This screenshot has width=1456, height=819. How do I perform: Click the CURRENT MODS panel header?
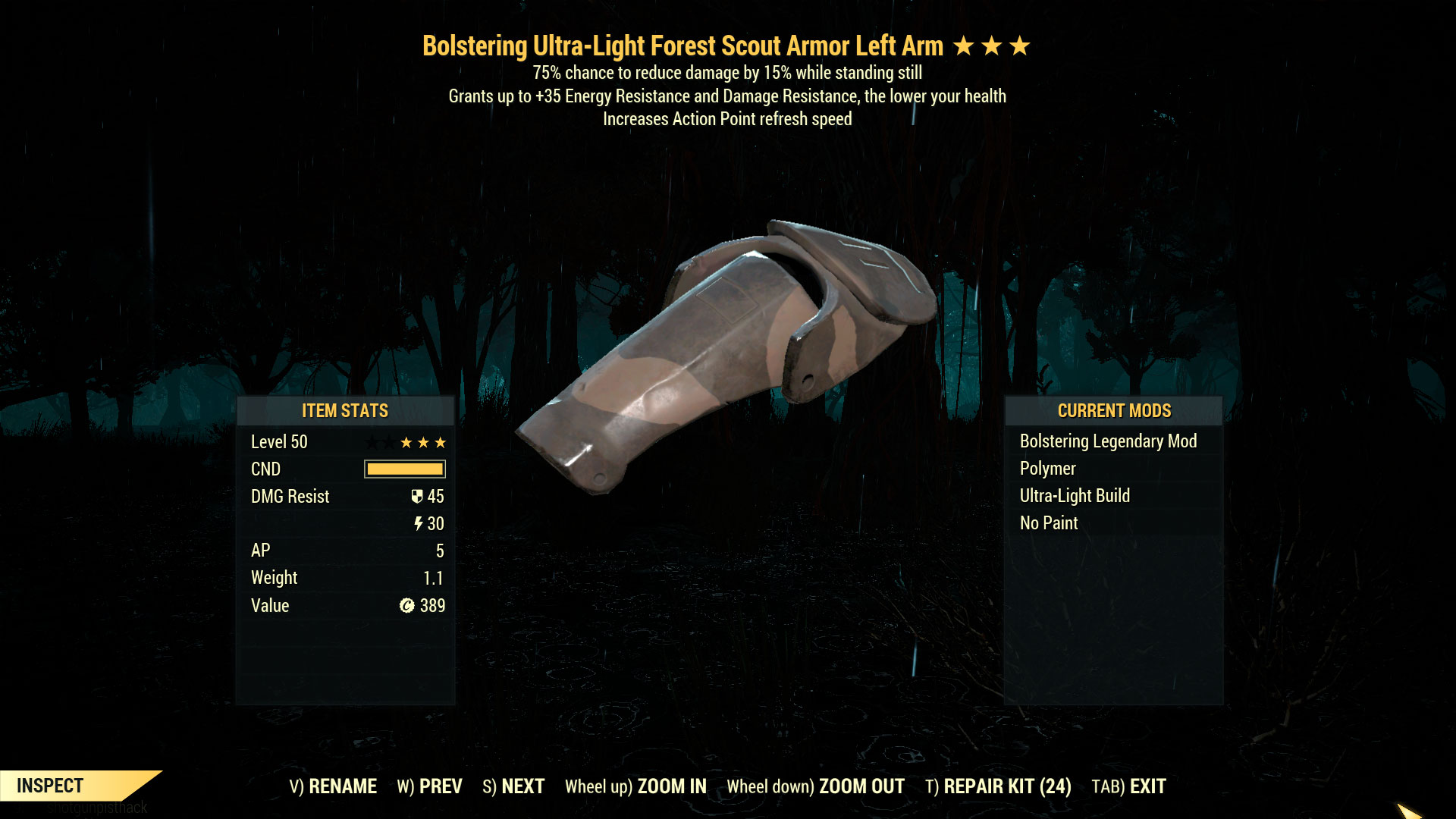1114,411
